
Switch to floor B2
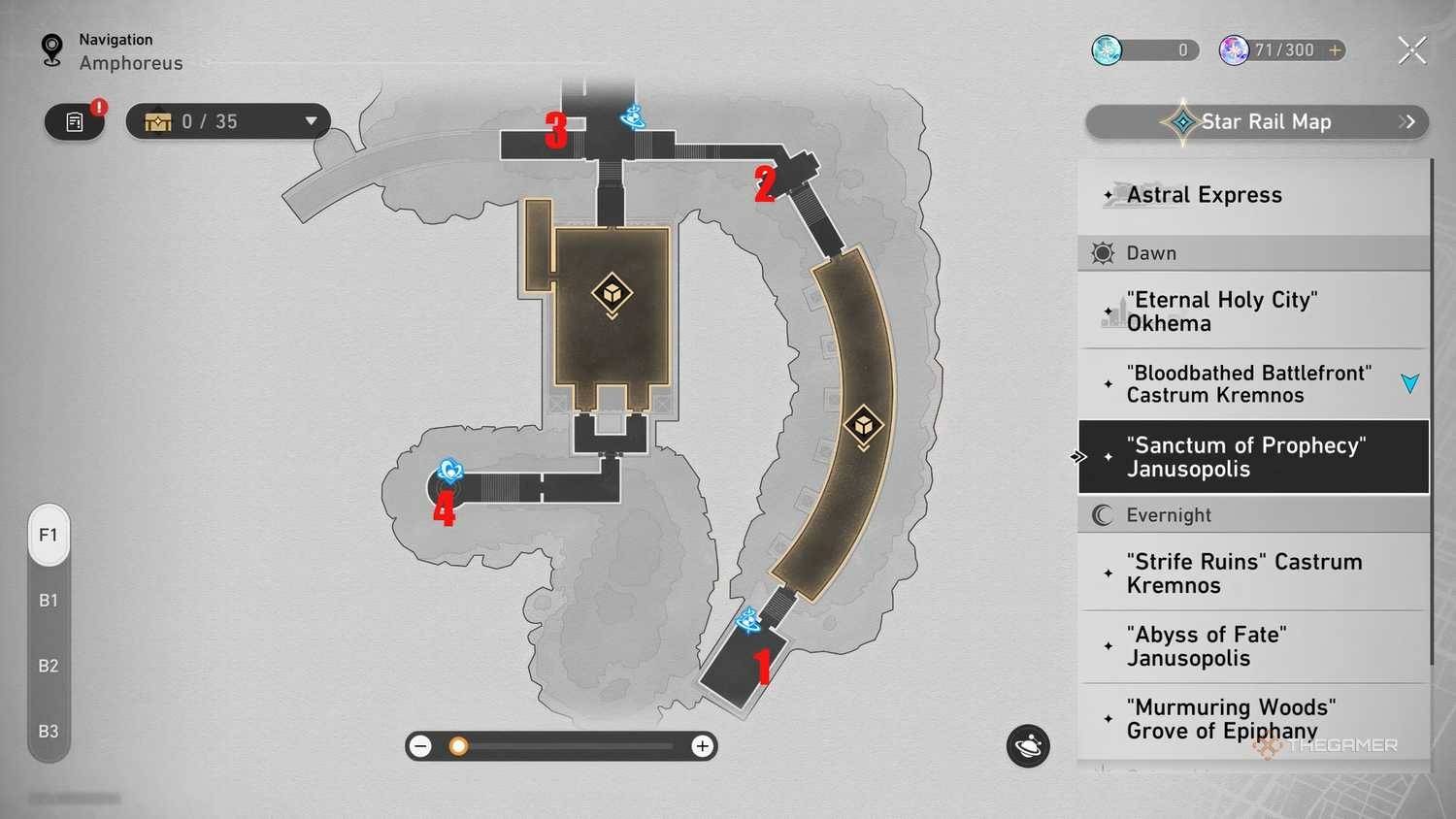49,666
